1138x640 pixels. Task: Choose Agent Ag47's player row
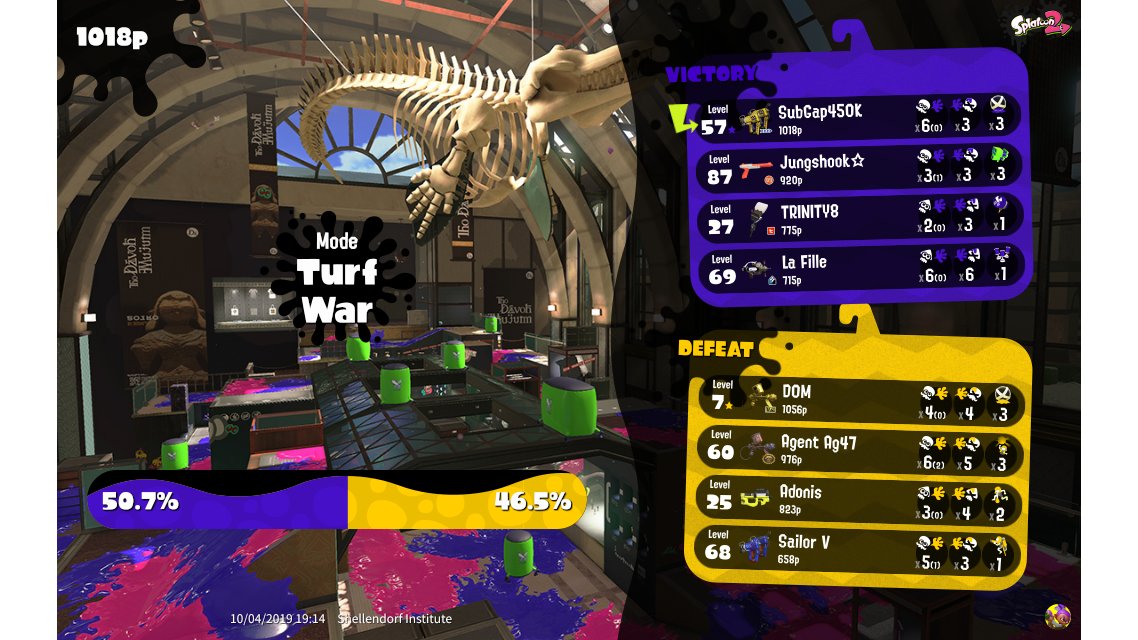pyautogui.click(x=858, y=449)
